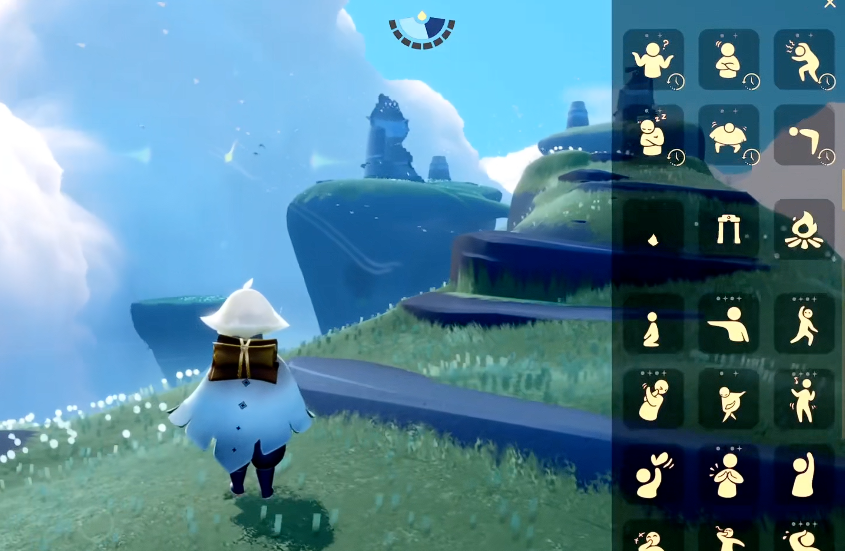
Task: Select the shrug emote with question mark
Action: point(653,60)
